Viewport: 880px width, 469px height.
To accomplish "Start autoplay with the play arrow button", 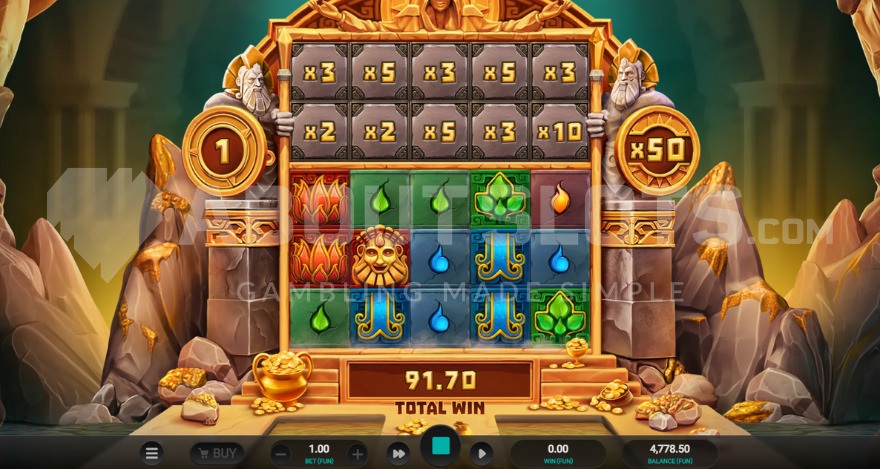I will [480, 453].
